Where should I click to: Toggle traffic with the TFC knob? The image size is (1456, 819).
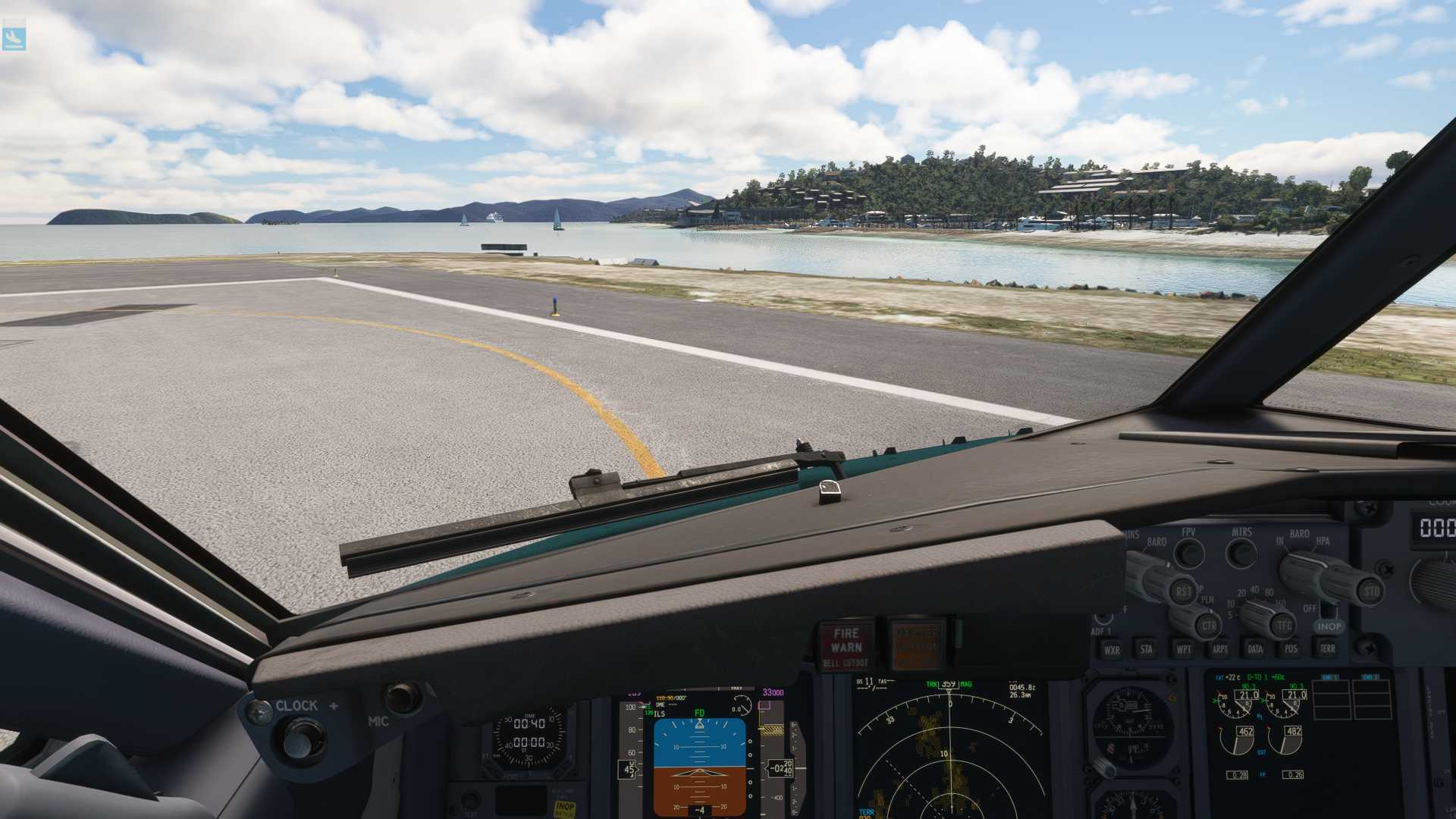pyautogui.click(x=1283, y=626)
